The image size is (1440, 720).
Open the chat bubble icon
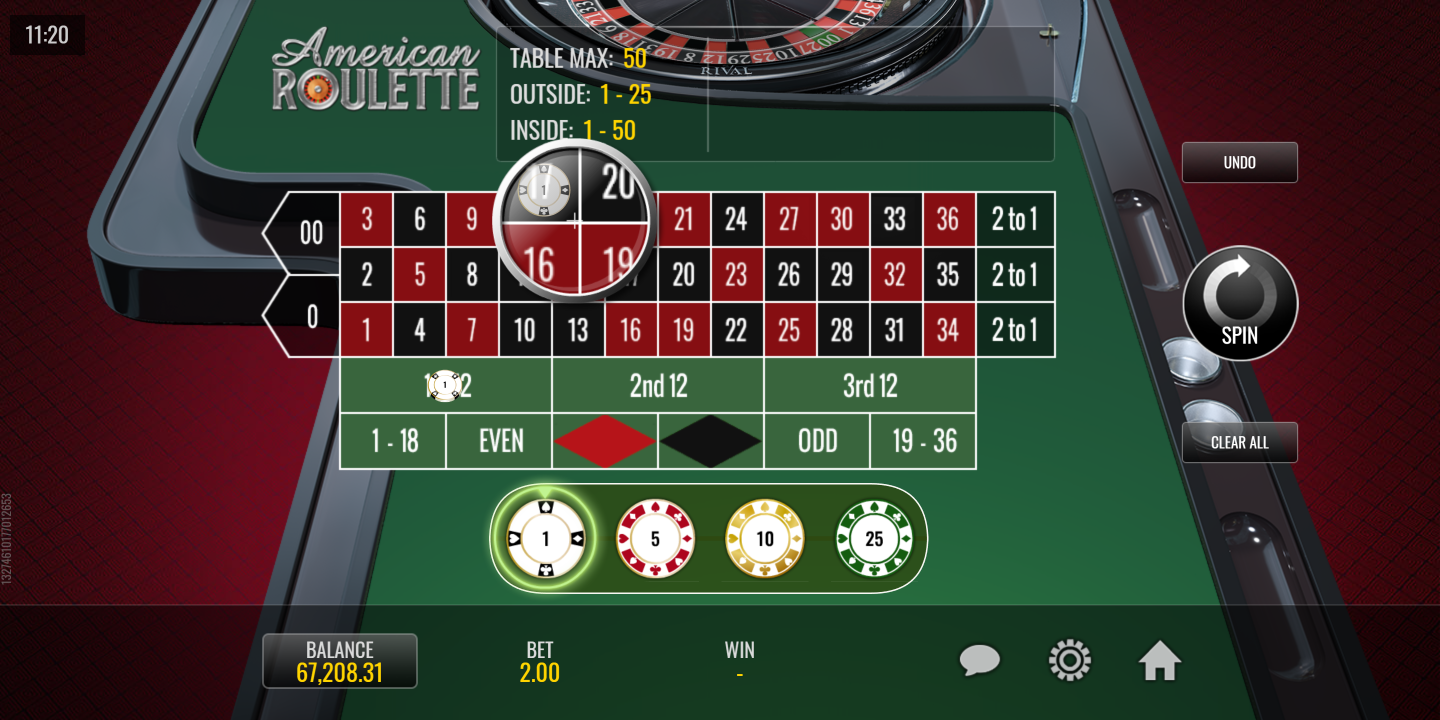coord(980,661)
